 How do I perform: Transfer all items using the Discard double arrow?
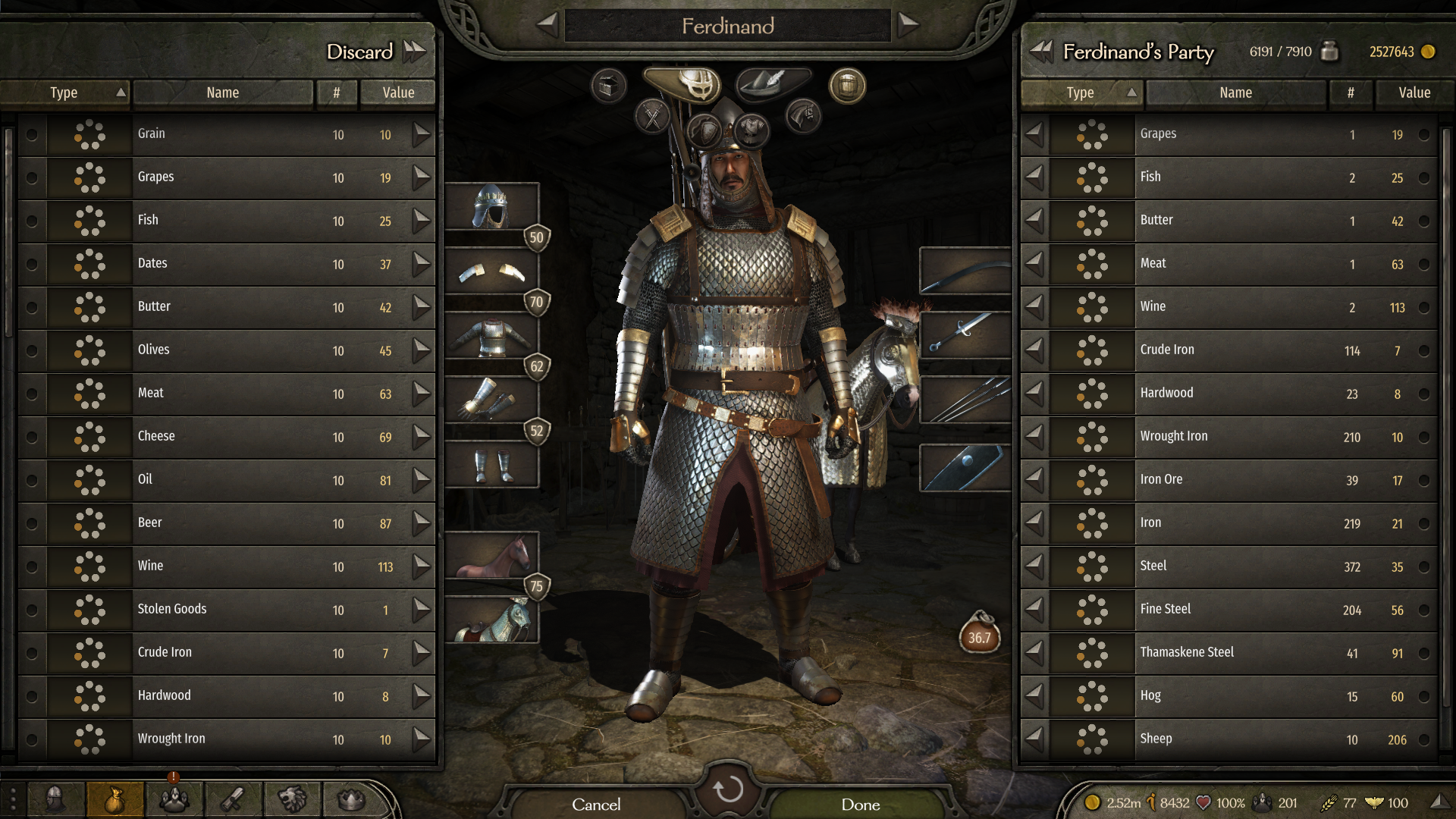(x=413, y=52)
